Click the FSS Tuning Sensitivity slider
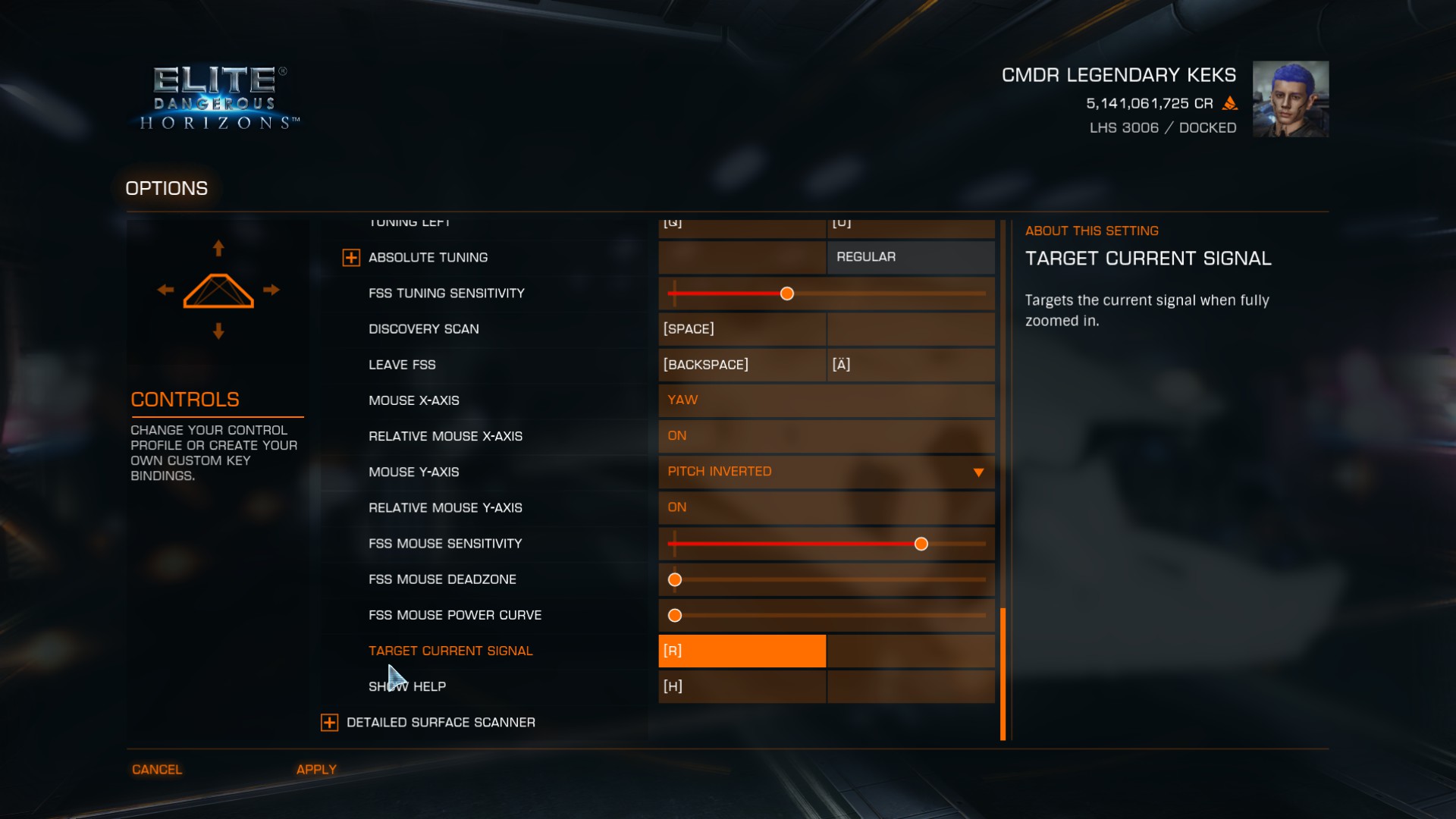1456x819 pixels. [787, 293]
